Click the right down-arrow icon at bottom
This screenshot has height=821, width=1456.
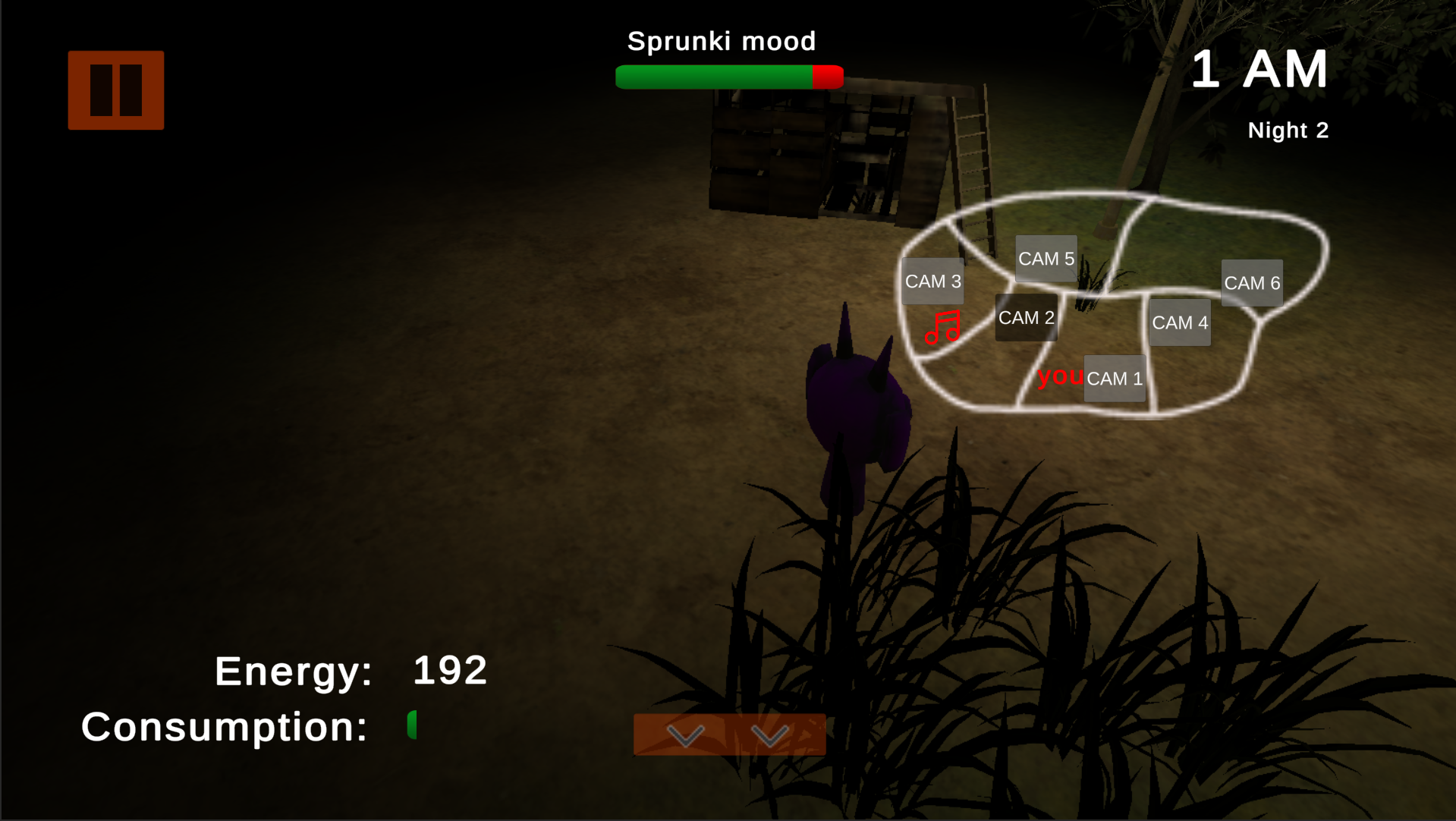[x=771, y=734]
